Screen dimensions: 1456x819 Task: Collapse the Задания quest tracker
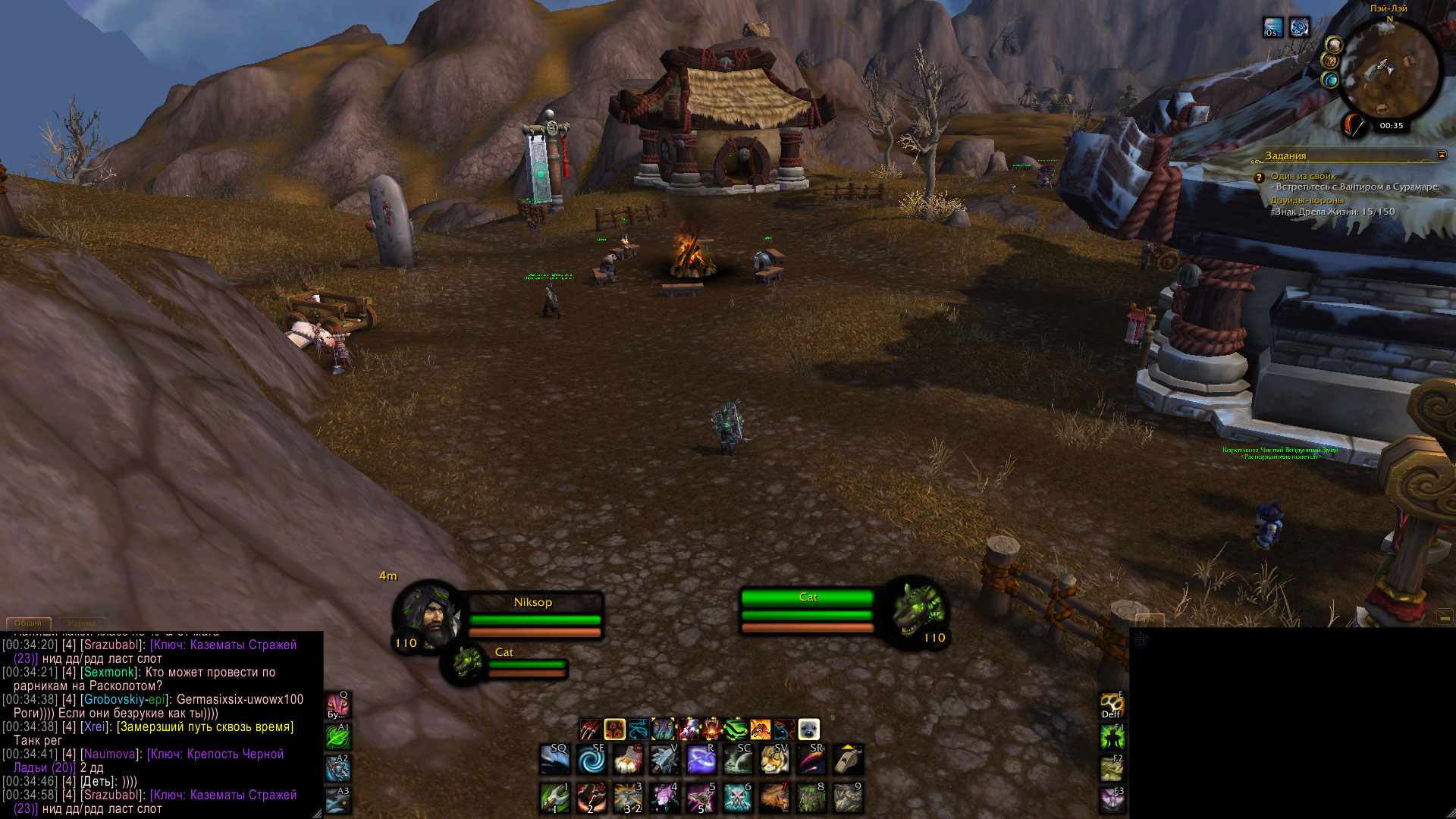(x=1442, y=155)
